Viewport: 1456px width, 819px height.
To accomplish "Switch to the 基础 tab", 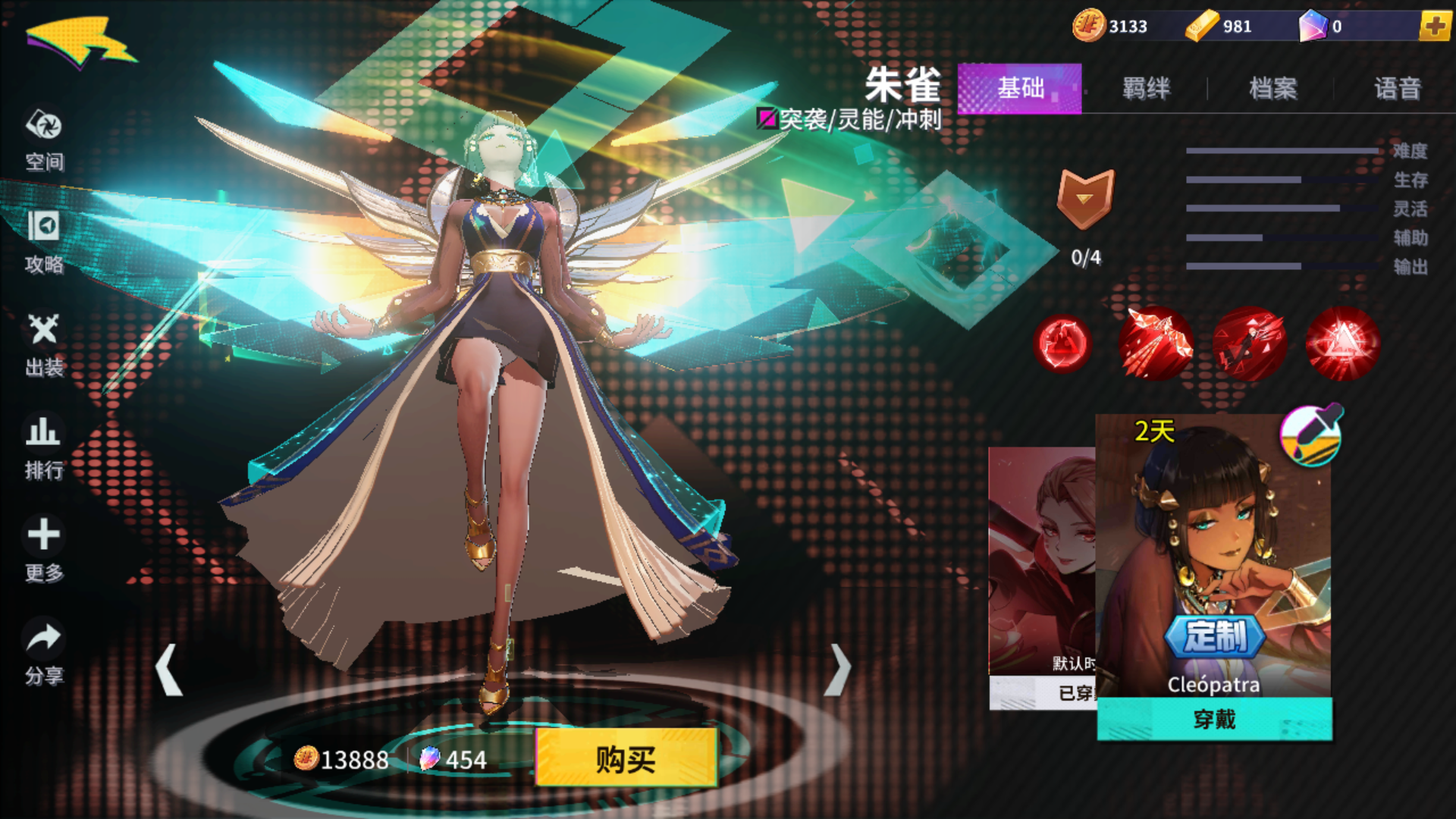I will click(x=1019, y=89).
